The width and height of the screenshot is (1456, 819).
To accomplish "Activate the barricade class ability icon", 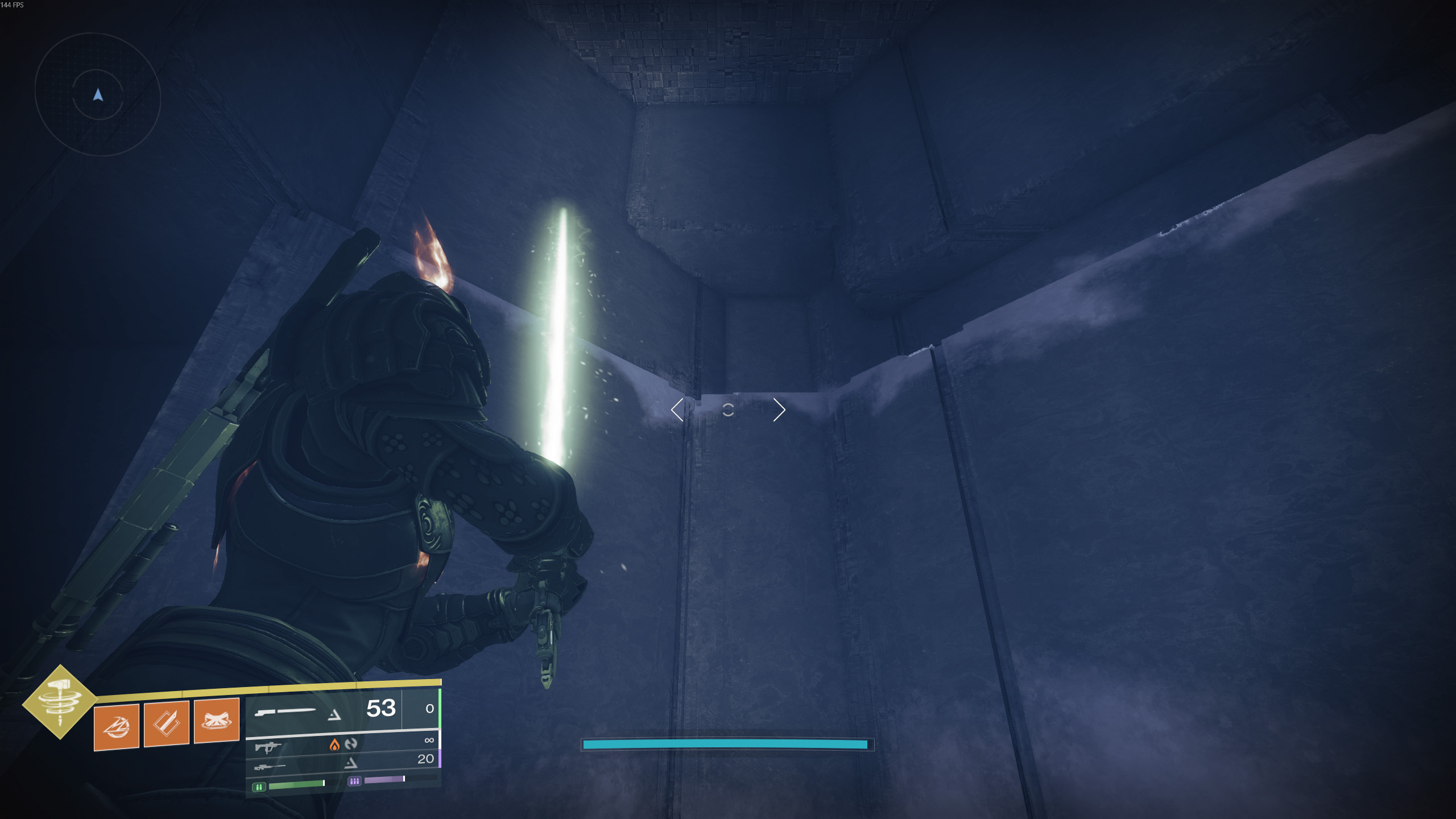I will (x=216, y=720).
